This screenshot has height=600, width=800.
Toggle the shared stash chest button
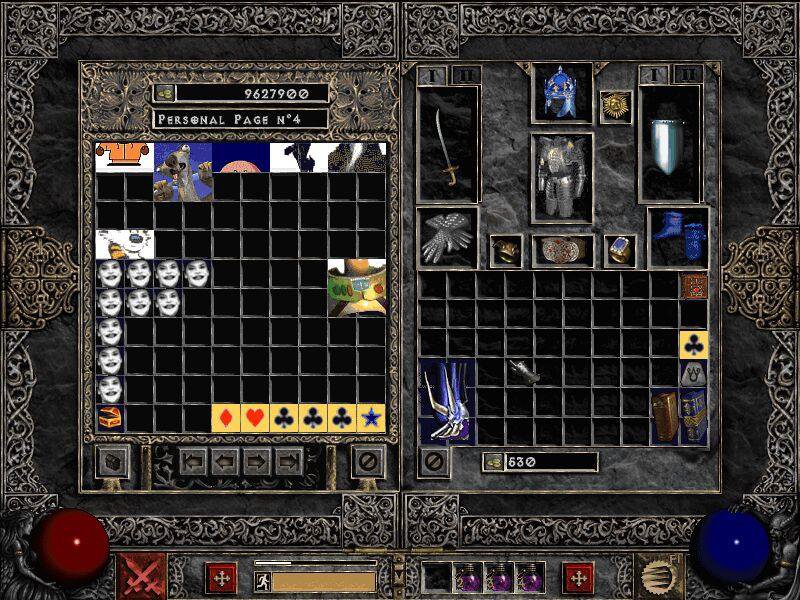click(x=112, y=462)
